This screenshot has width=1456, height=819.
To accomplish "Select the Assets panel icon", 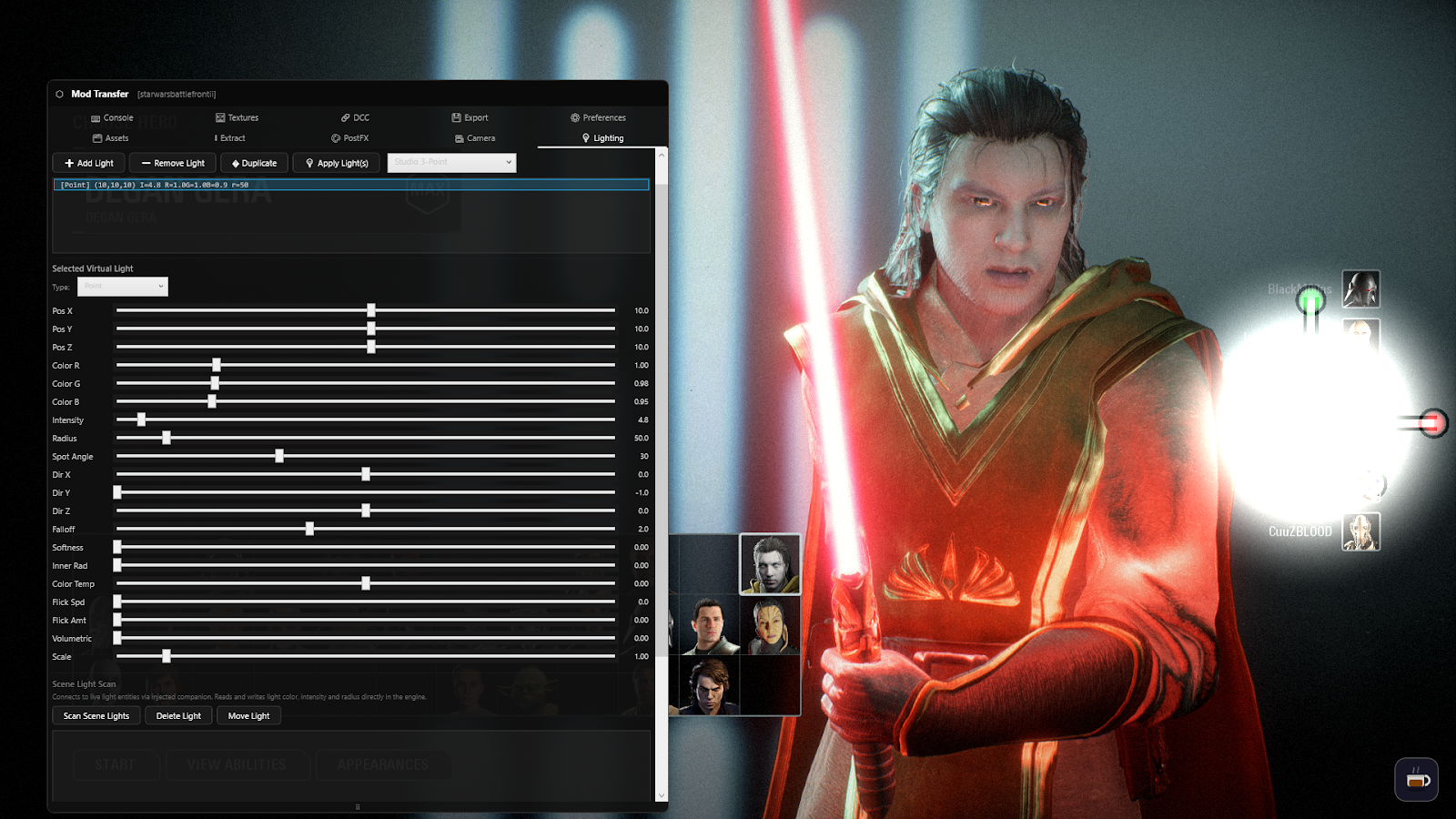I will (99, 137).
